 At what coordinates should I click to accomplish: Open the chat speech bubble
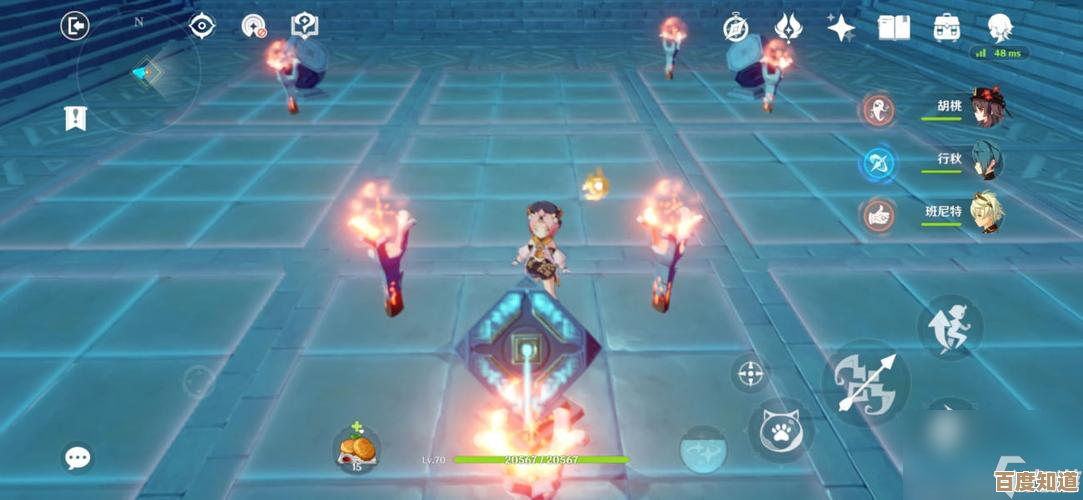(x=77, y=458)
